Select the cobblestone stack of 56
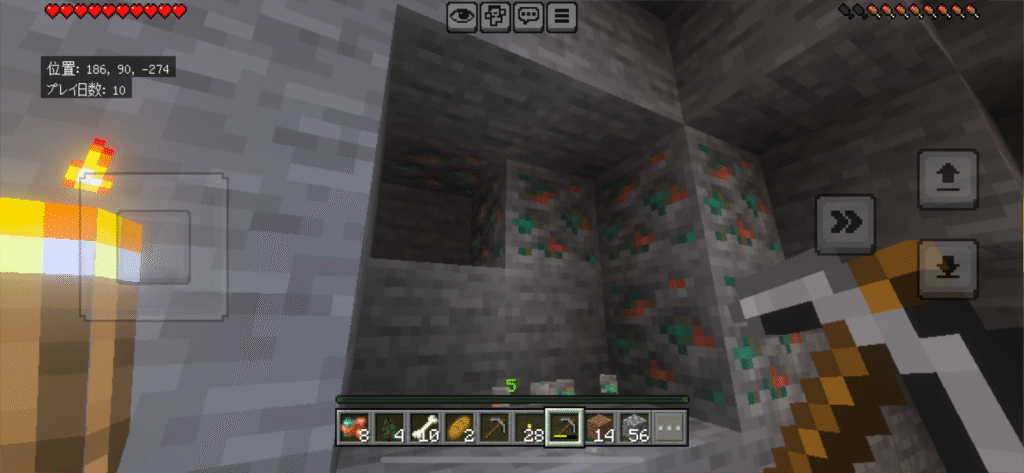The width and height of the screenshot is (1024, 473). click(x=635, y=428)
